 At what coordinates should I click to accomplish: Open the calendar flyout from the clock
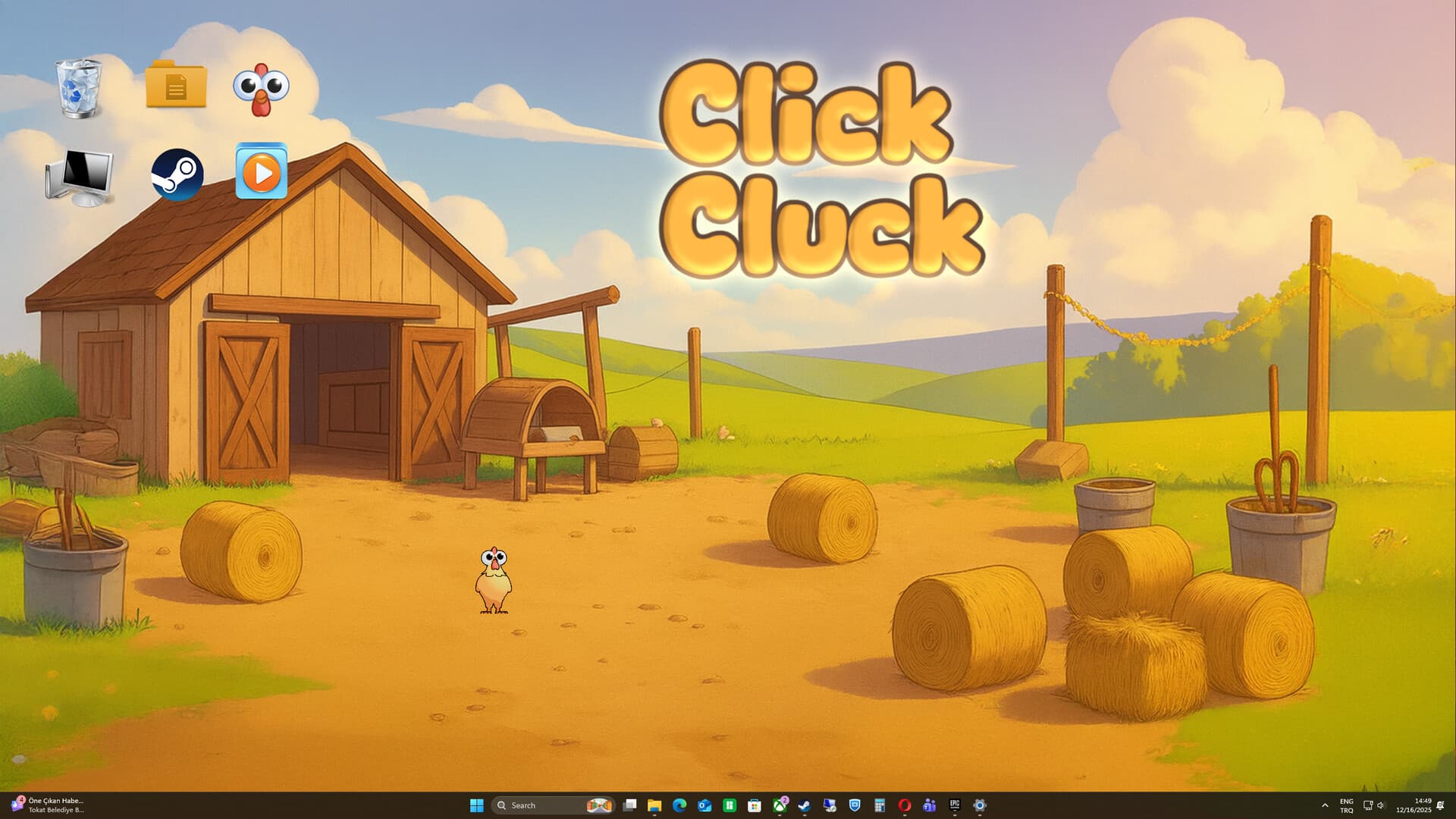coord(1412,805)
